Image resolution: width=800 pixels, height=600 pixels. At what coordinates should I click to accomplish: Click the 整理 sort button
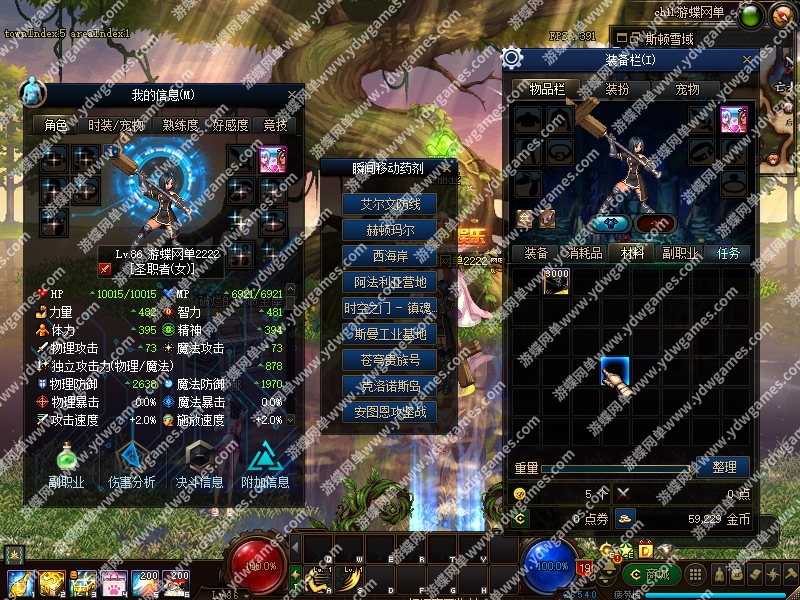coord(724,467)
